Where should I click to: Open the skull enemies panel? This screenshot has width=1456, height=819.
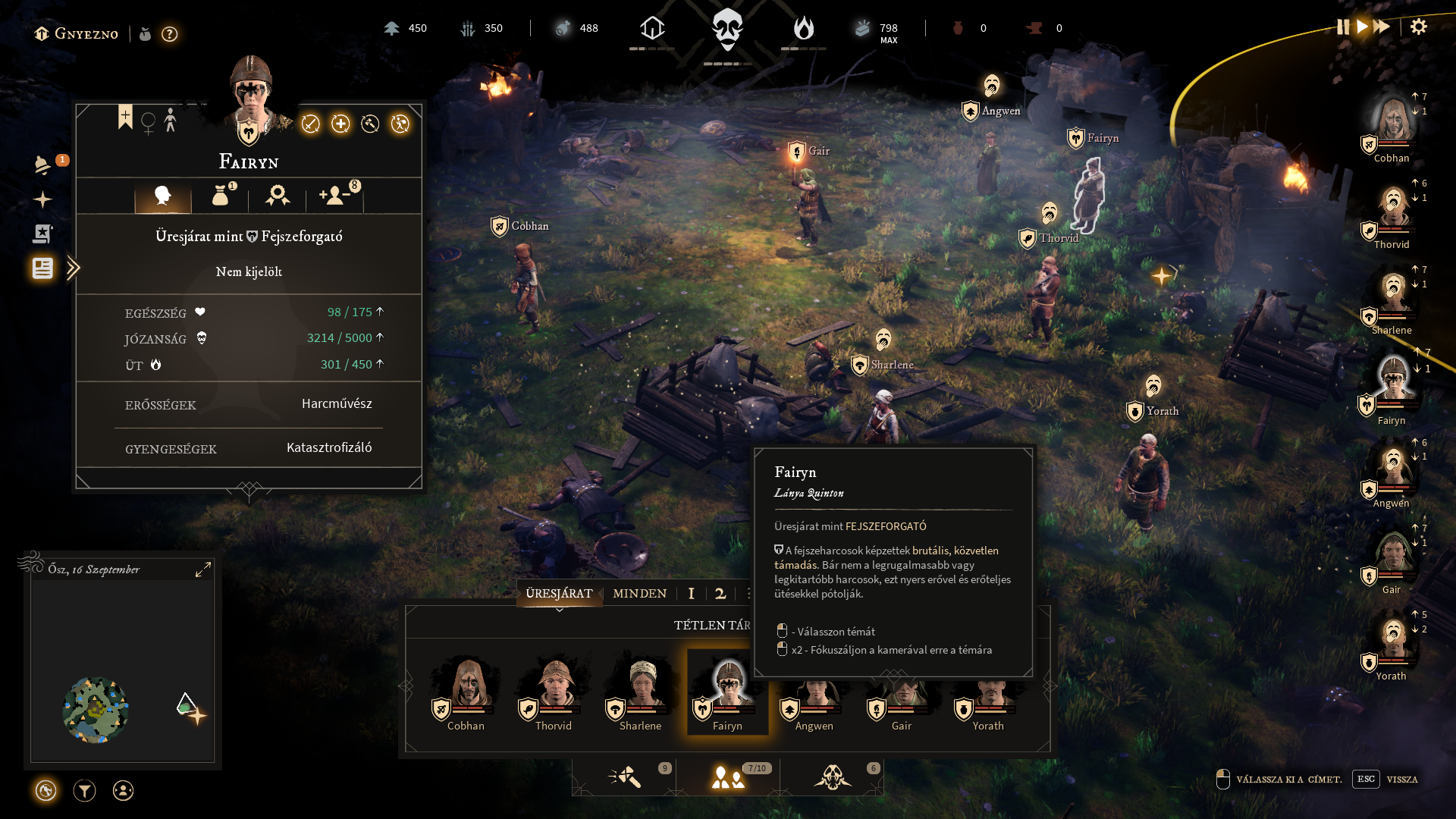[833, 777]
